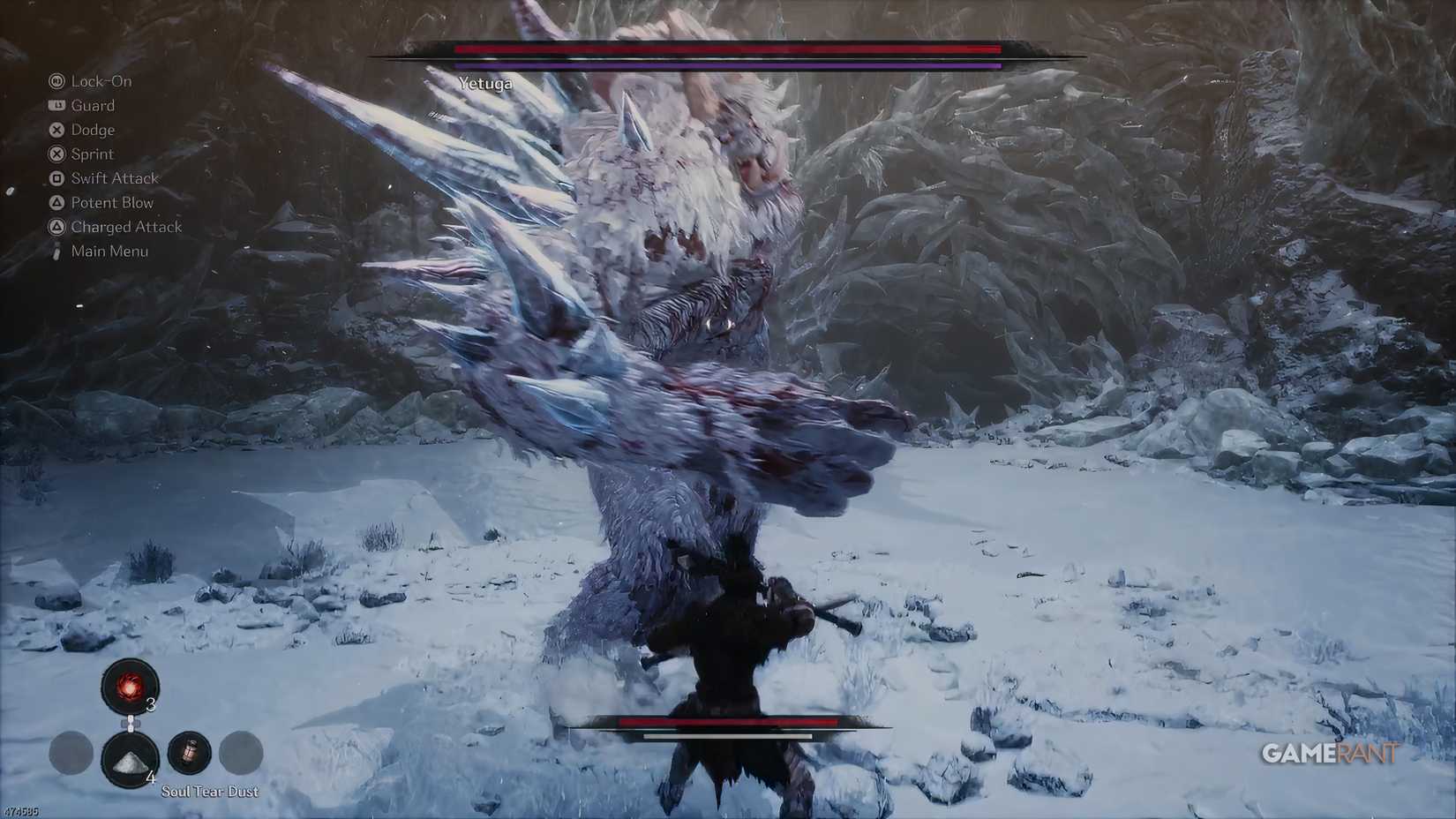1456x819 pixels.
Task: Select the Swift Attack square button icon
Action: tap(56, 177)
